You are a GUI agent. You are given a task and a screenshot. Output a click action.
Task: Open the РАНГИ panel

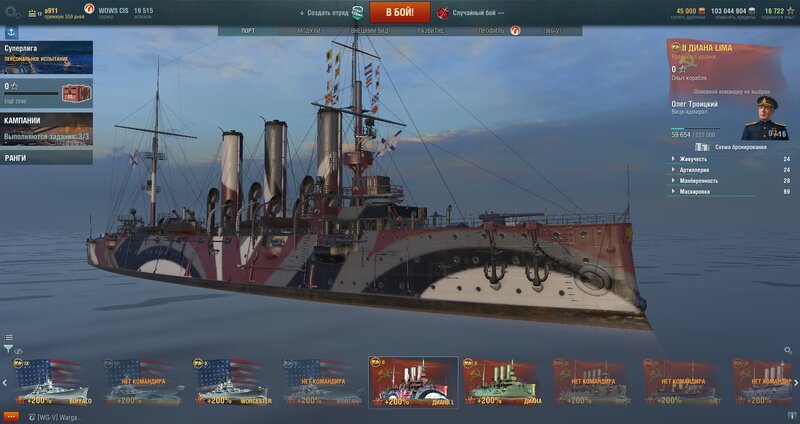(46, 157)
